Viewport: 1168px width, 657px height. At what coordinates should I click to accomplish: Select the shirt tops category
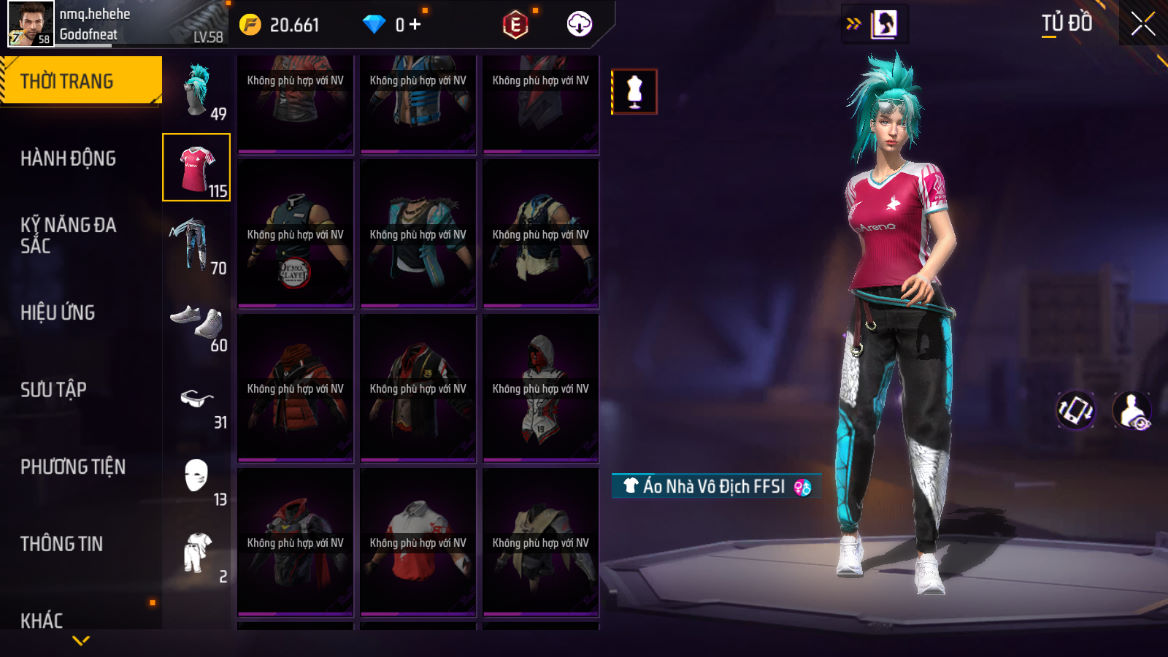pyautogui.click(x=197, y=167)
